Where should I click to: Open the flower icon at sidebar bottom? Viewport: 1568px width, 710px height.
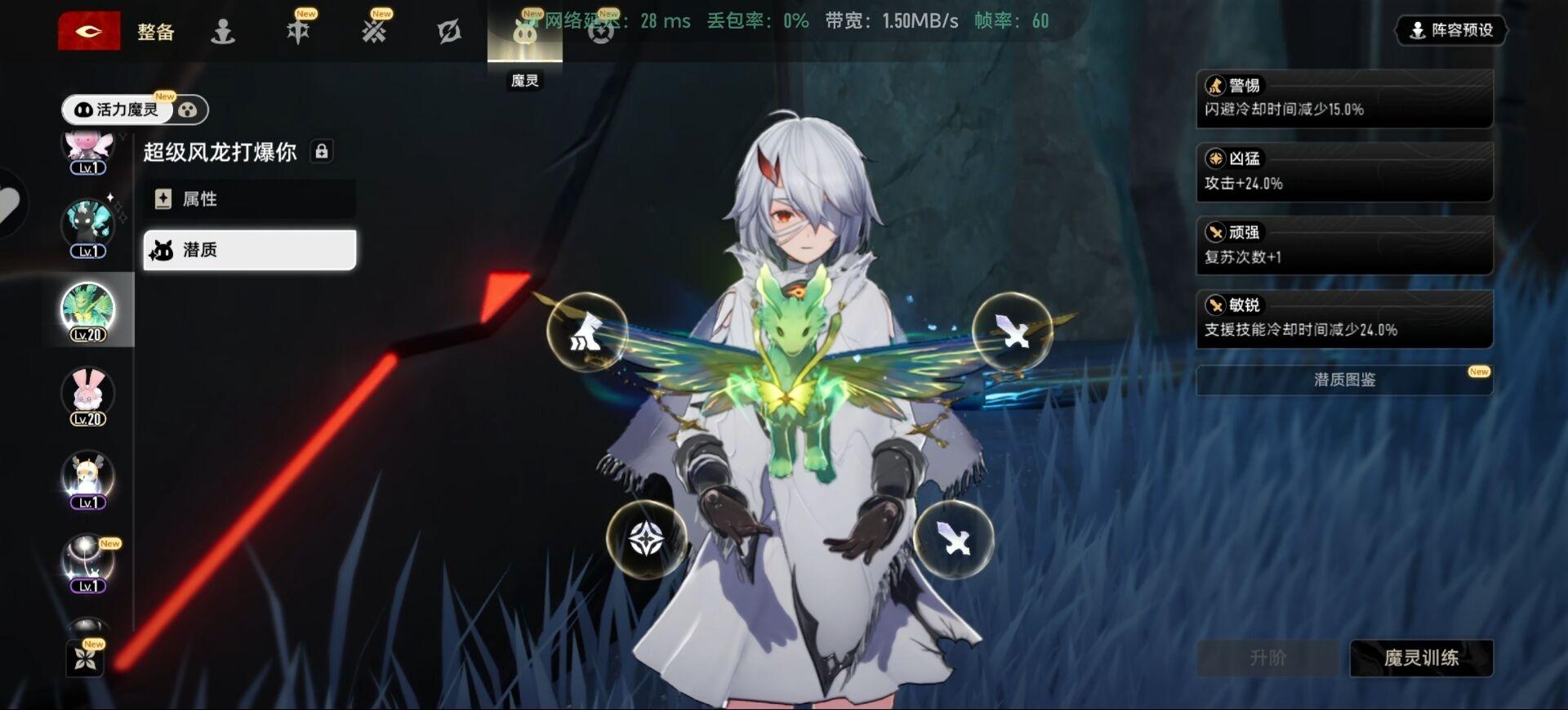[86, 659]
